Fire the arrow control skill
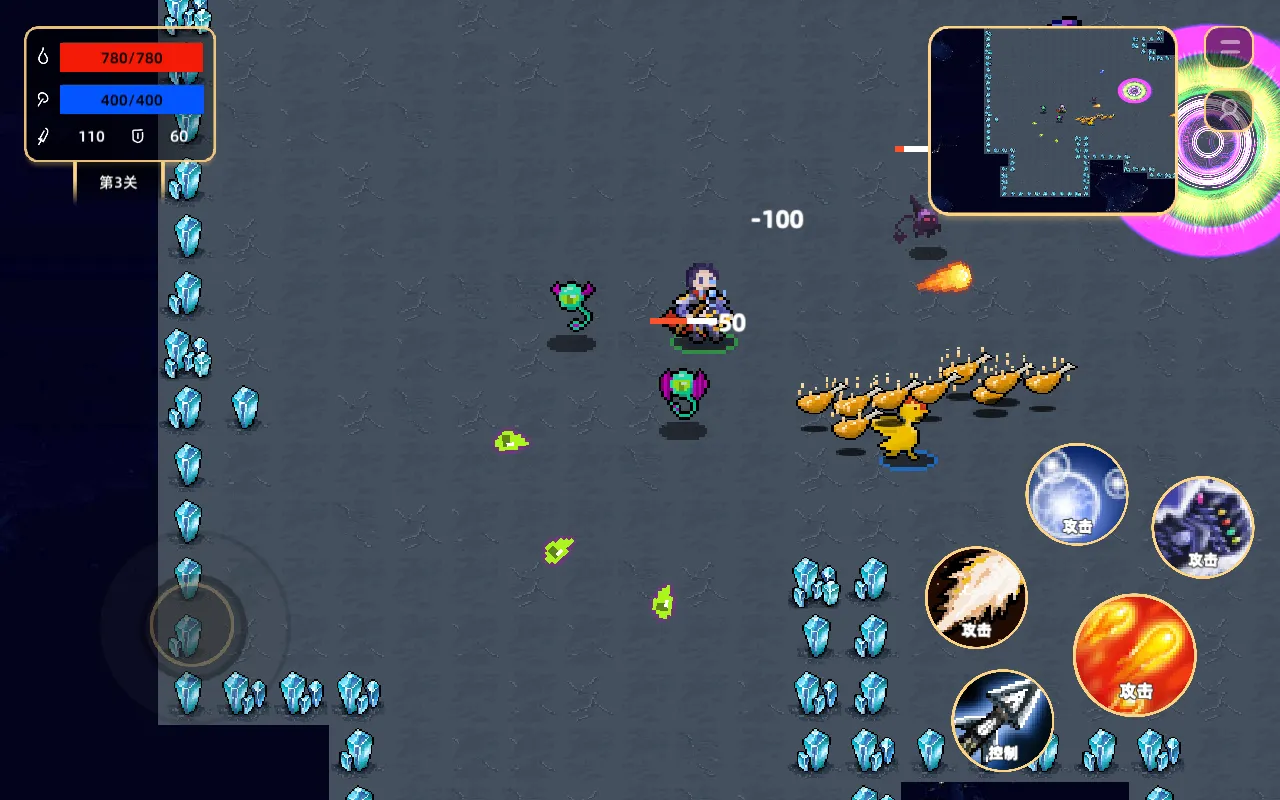The width and height of the screenshot is (1280, 800). pyautogui.click(x=1002, y=719)
